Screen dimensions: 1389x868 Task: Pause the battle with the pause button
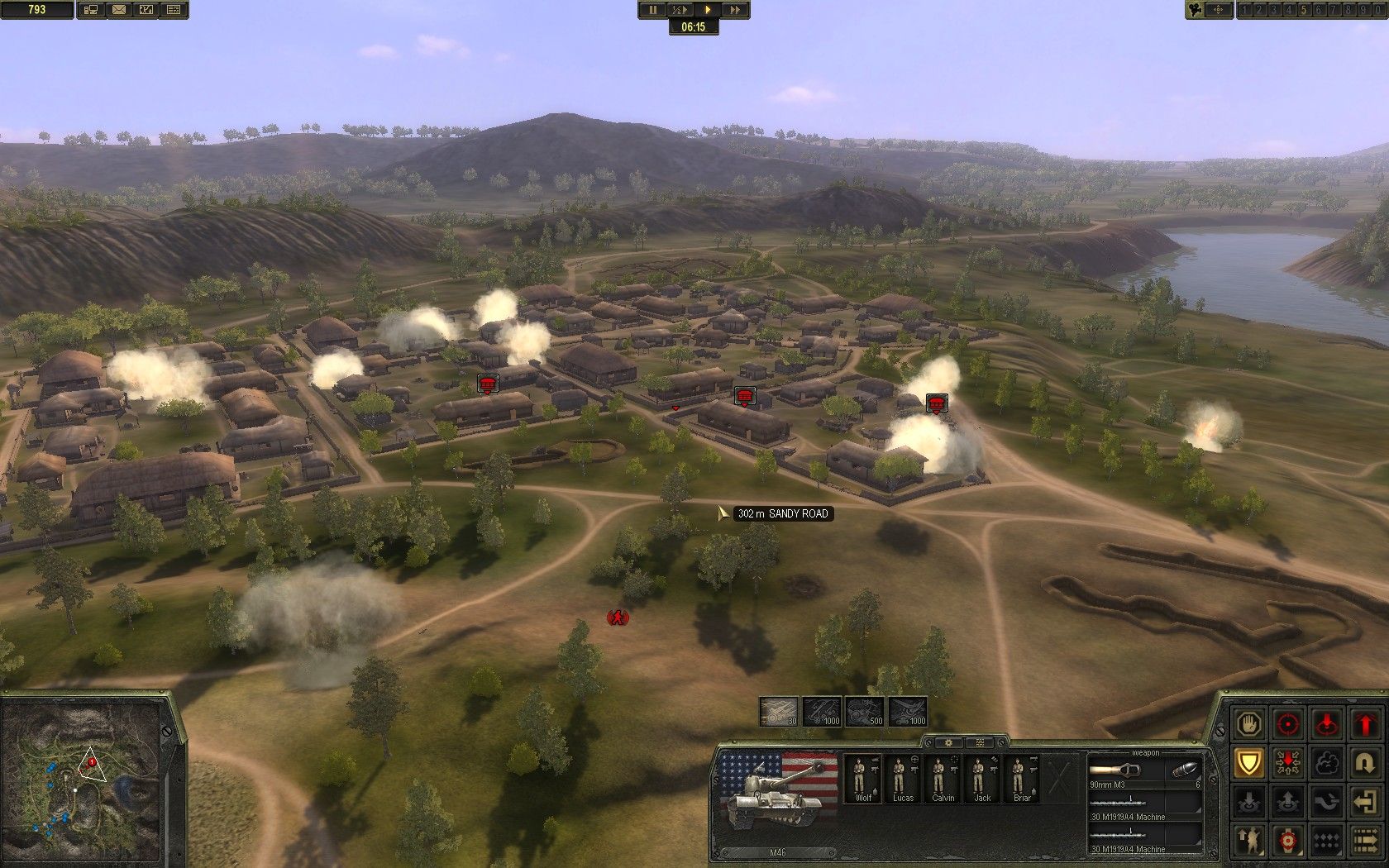[652, 10]
